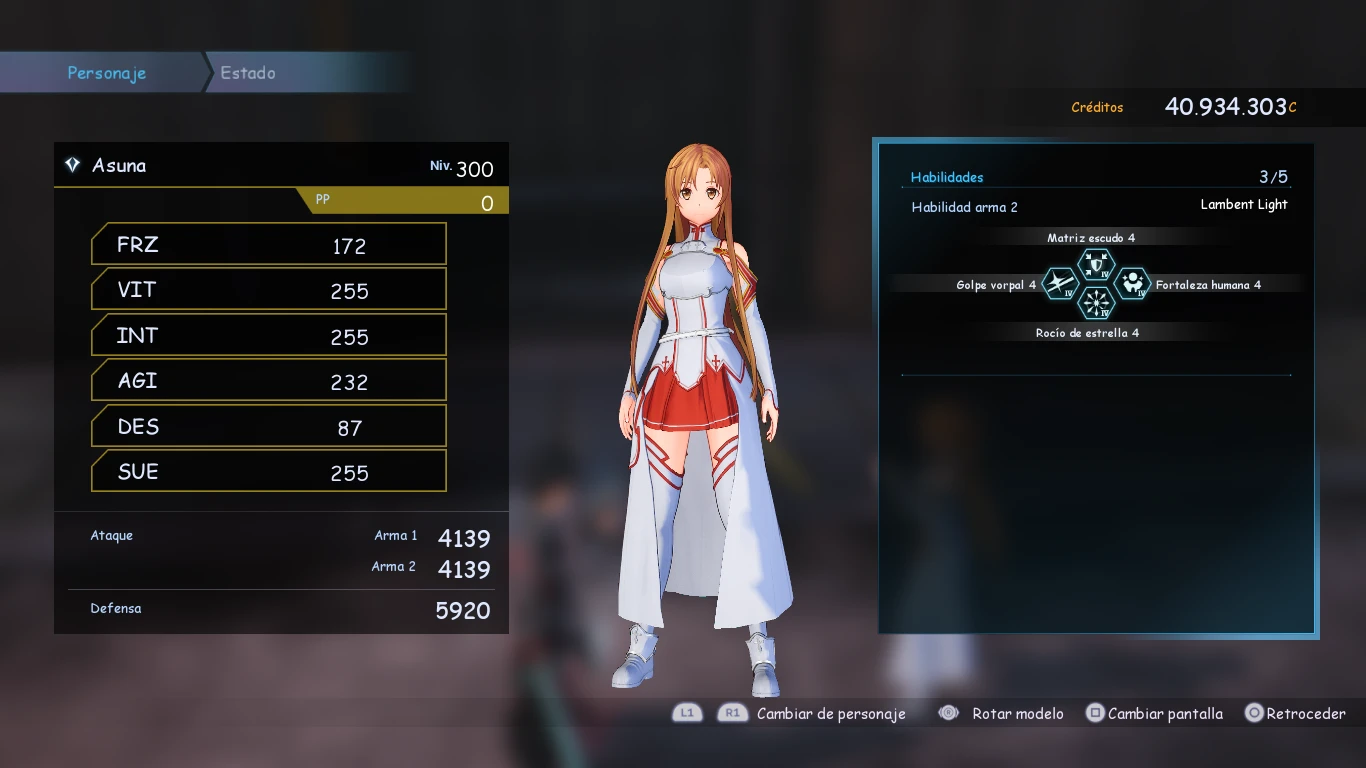The image size is (1366, 768).
Task: Select the Matriz escudo 4 skill icon
Action: coord(1096,265)
